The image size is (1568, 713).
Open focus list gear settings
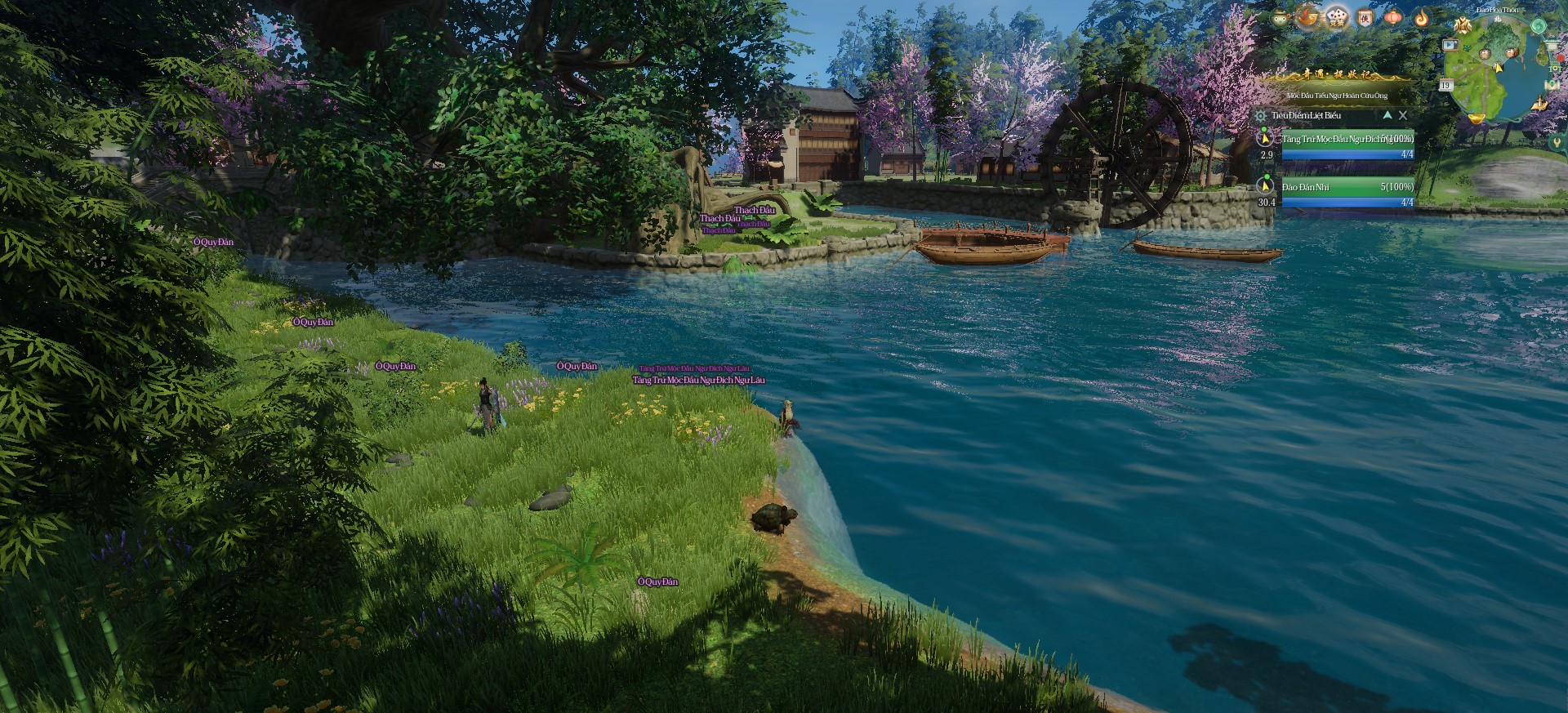(x=1261, y=116)
